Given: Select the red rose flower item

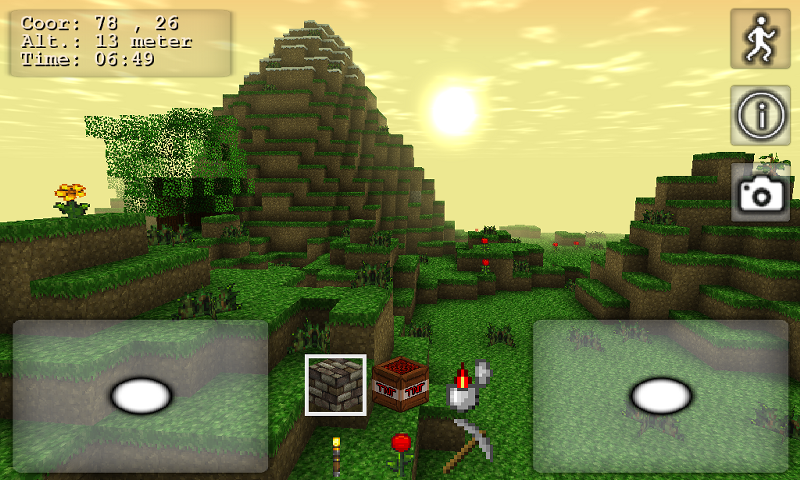Looking at the screenshot, I should [x=401, y=451].
